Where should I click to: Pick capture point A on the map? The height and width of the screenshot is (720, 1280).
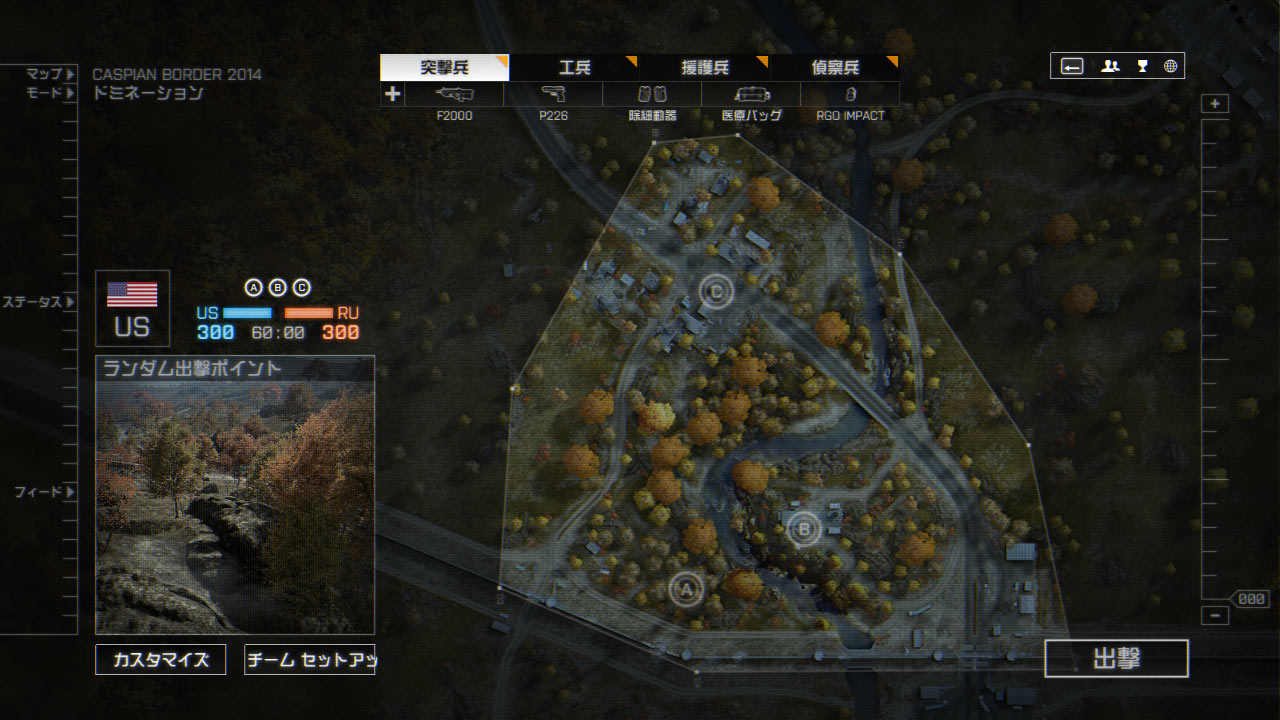(686, 590)
